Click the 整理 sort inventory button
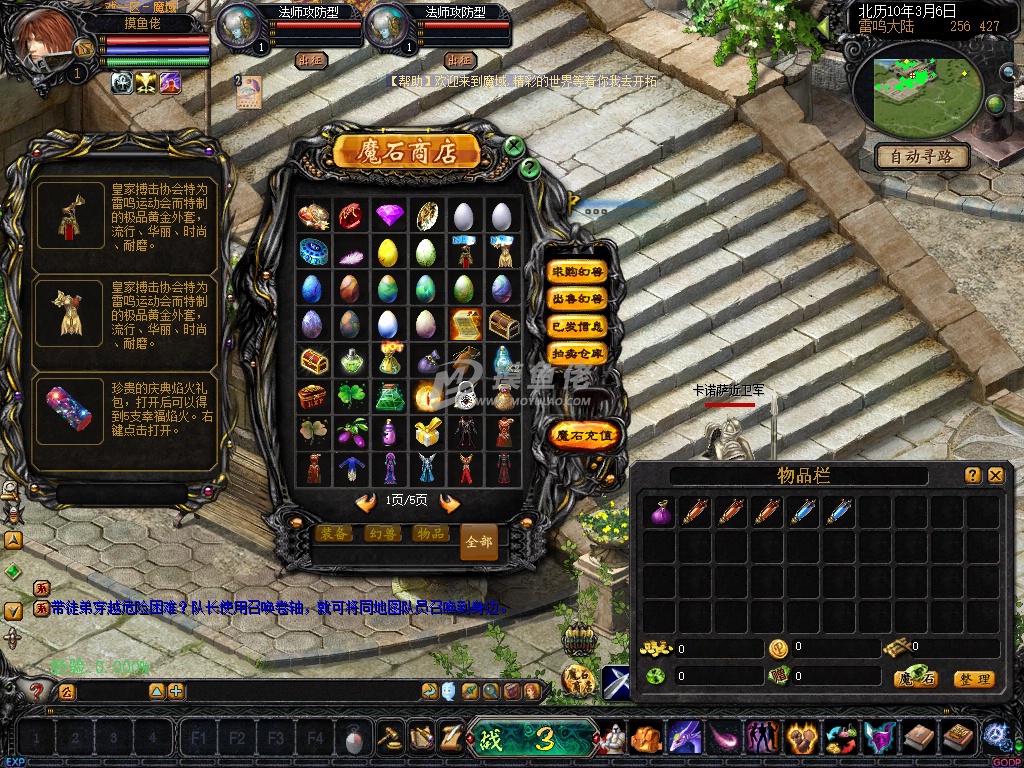The width and height of the screenshot is (1024, 768). click(x=973, y=679)
